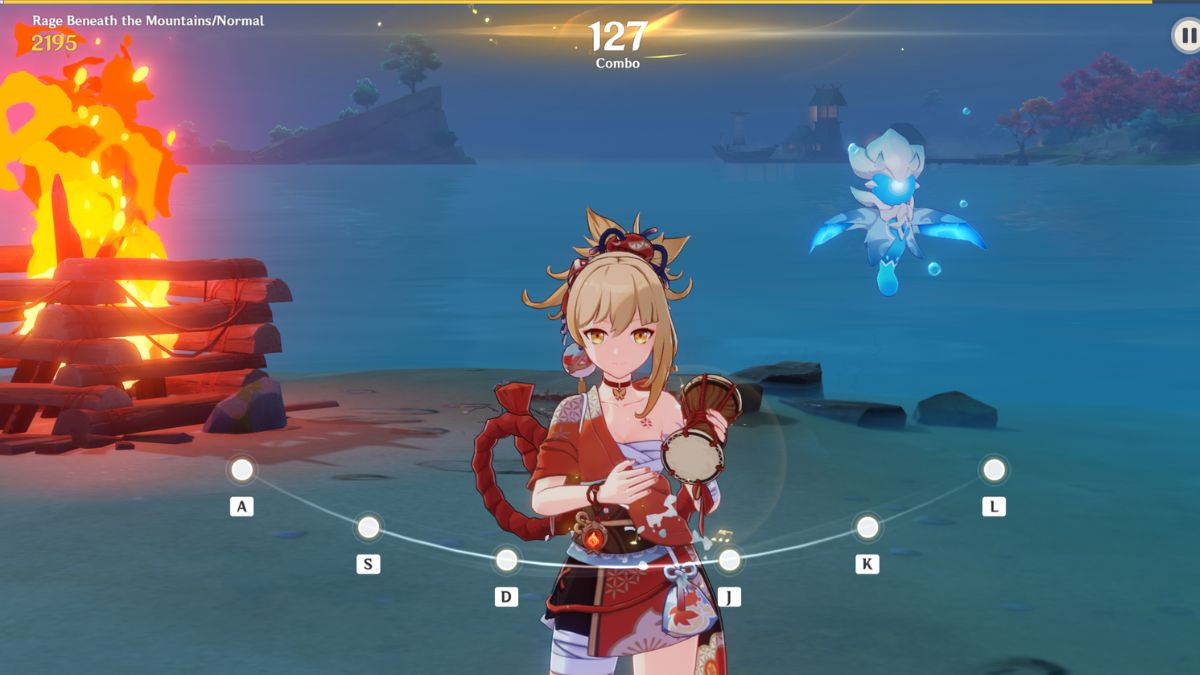Hit the note circle labeled J
This screenshot has height=675, width=1200.
(730, 560)
